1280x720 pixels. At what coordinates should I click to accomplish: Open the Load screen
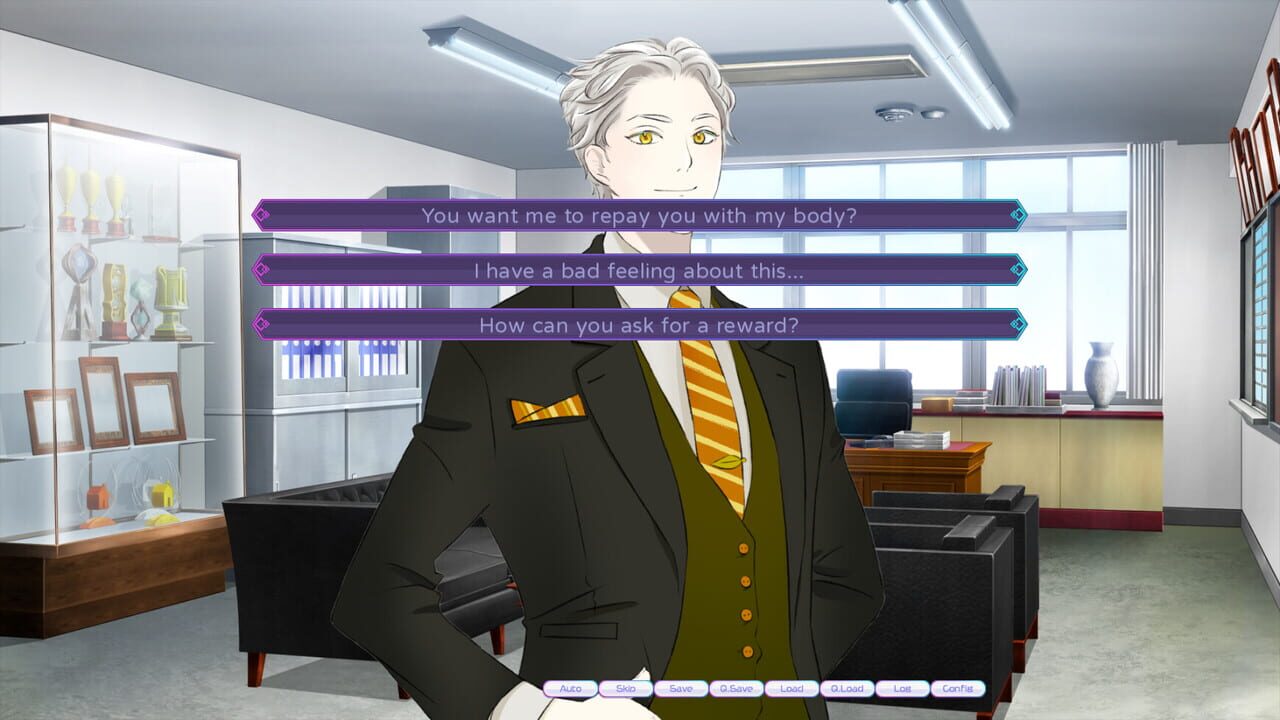pyautogui.click(x=793, y=689)
